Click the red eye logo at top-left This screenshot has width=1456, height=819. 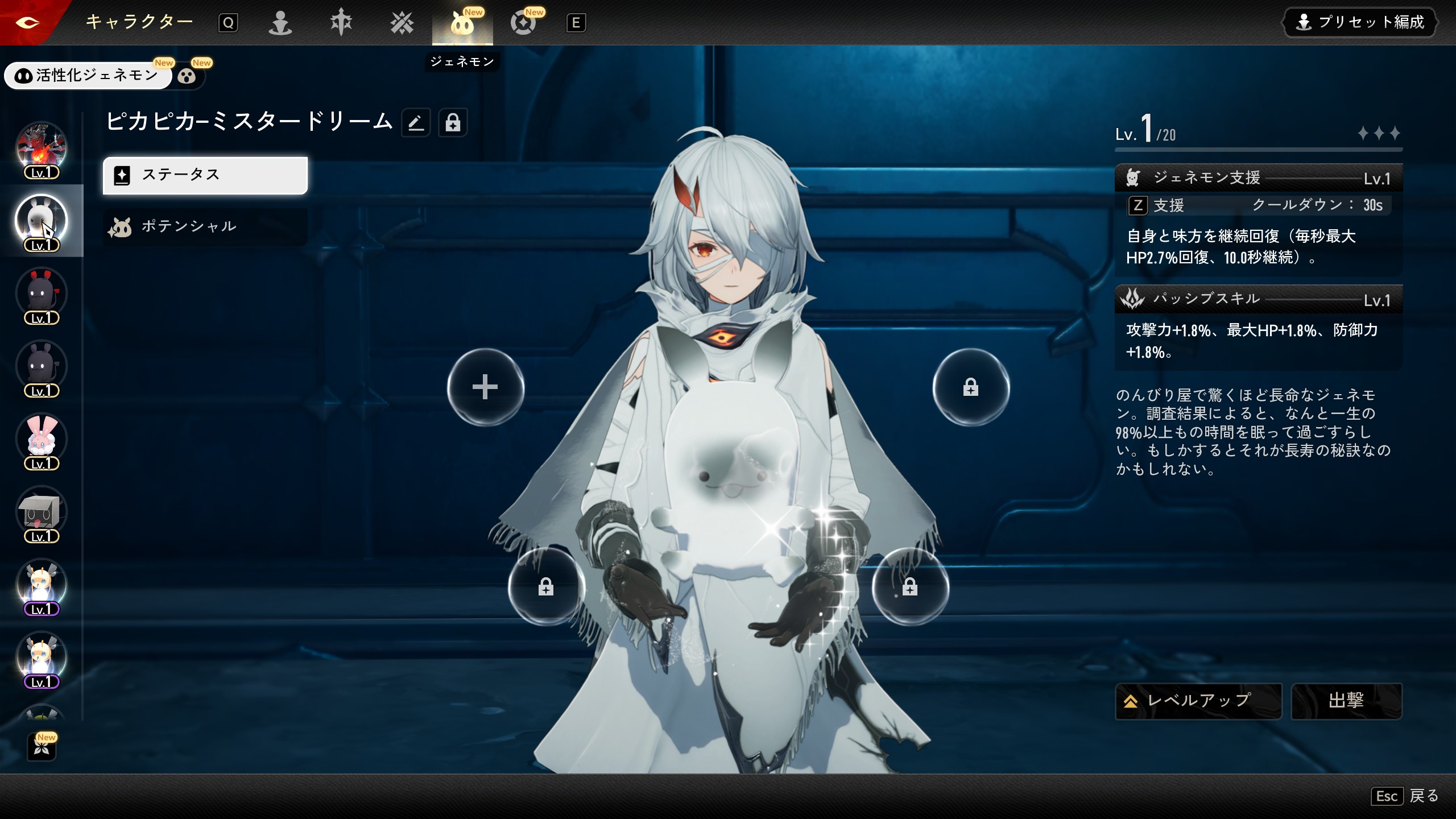point(27,23)
